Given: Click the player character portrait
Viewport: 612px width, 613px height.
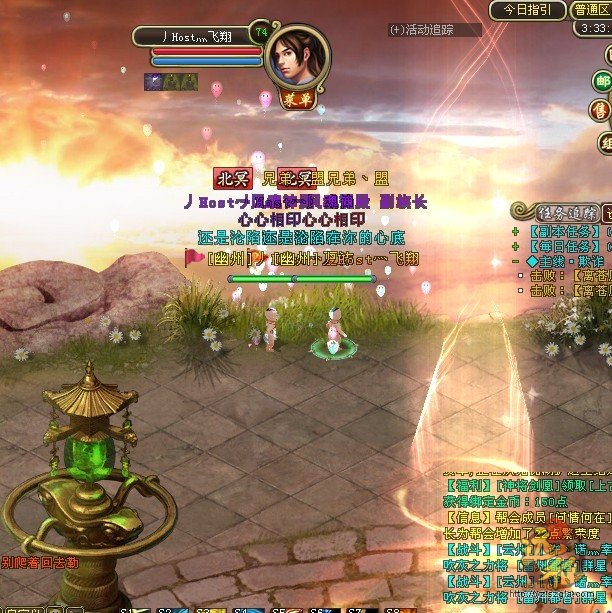Looking at the screenshot, I should click(x=297, y=58).
